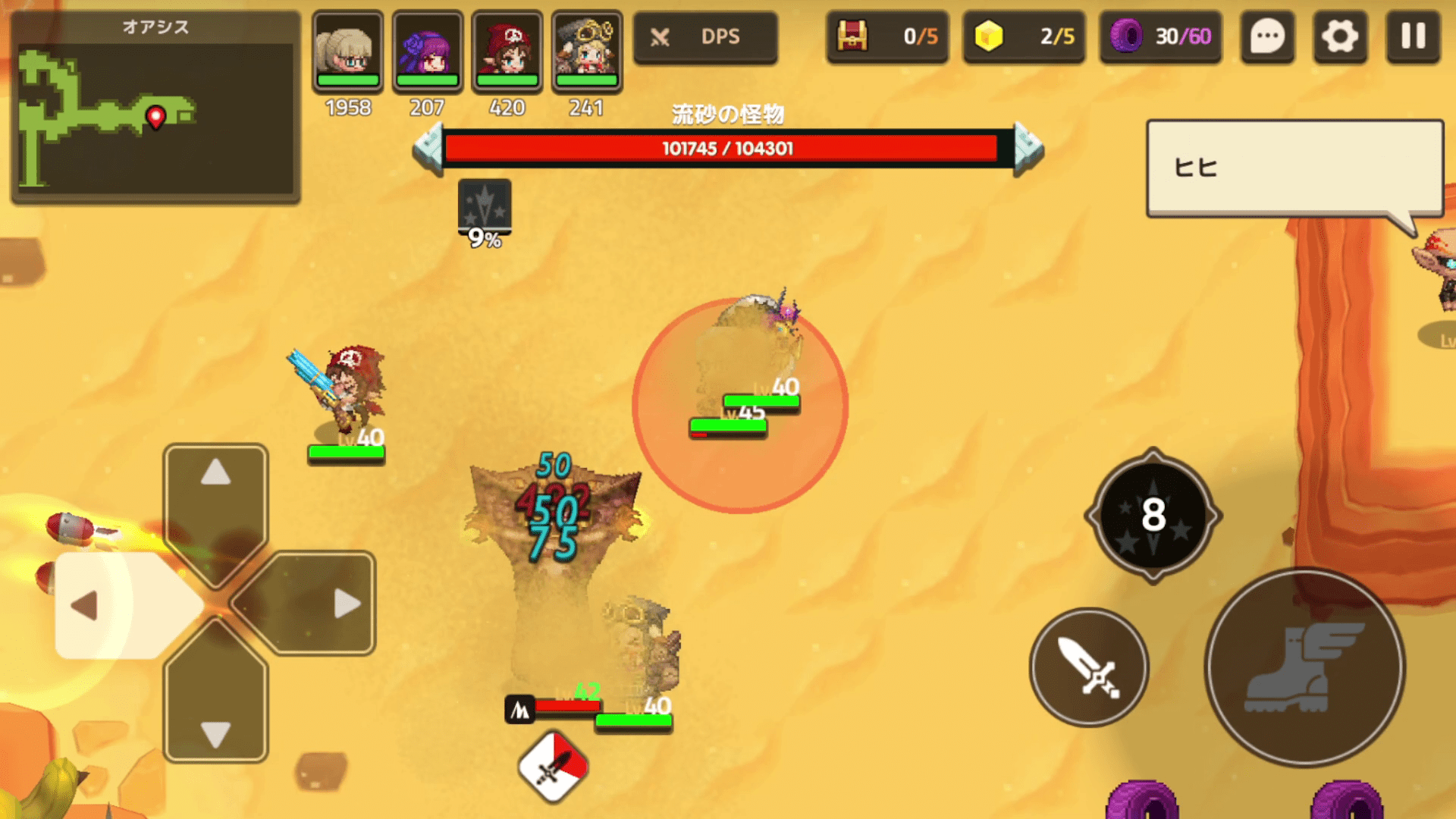This screenshot has height=819, width=1456.
Task: Open the chat bubble button
Action: [x=1267, y=36]
